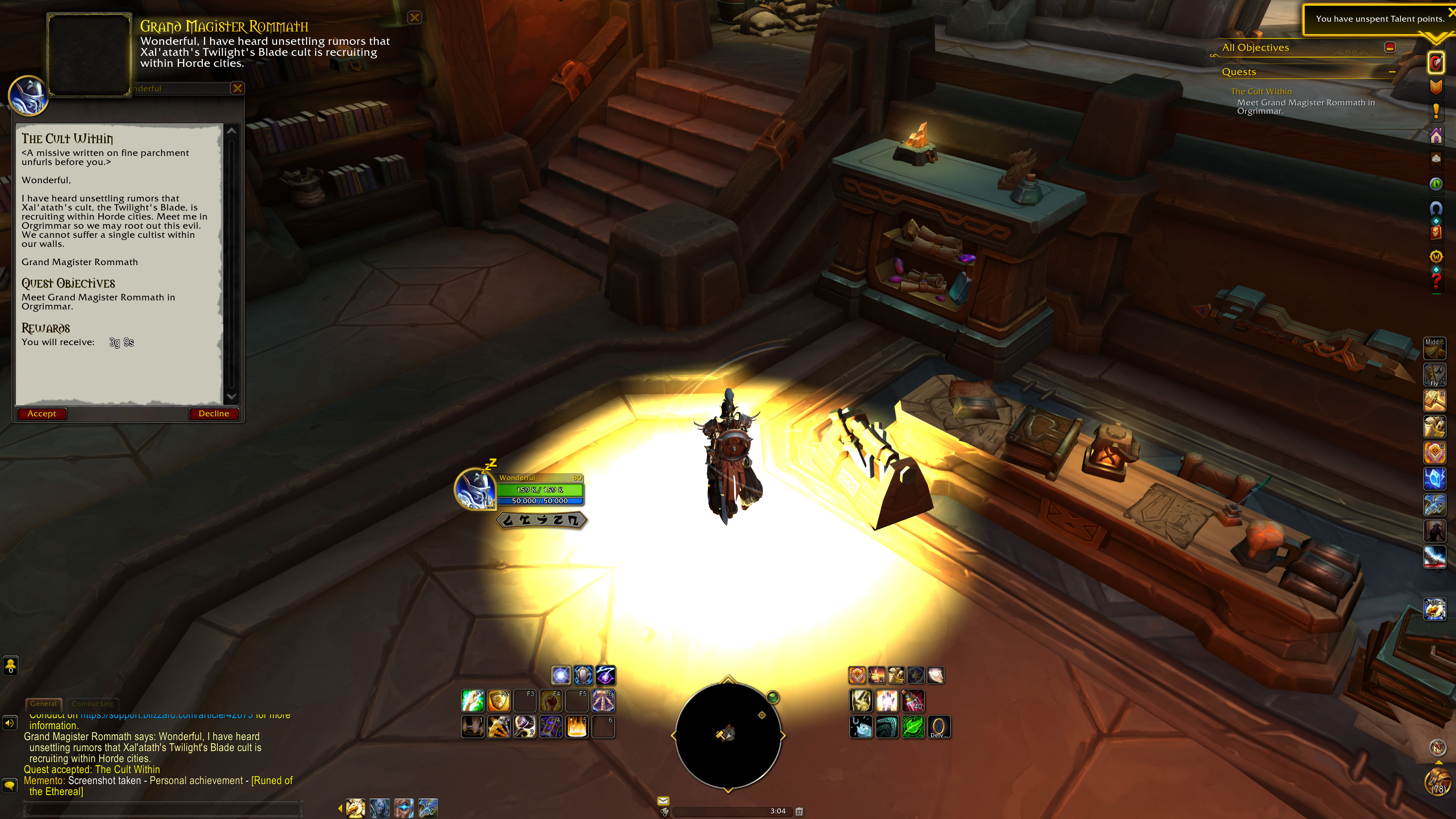Collapse the Quests section header
Image resolution: width=1456 pixels, height=819 pixels.
pos(1392,72)
